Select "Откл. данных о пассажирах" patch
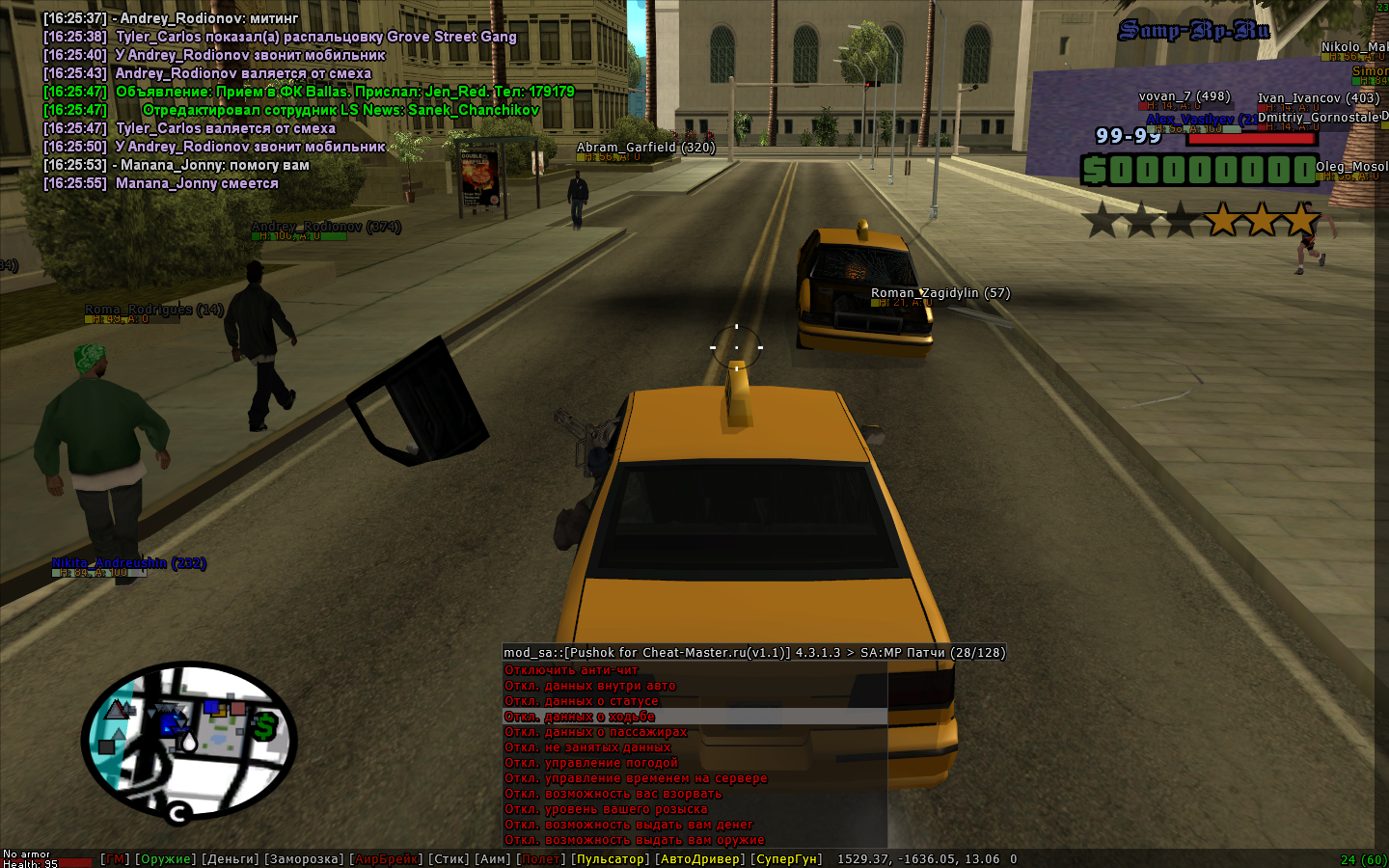Image resolution: width=1389 pixels, height=868 pixels. [596, 732]
